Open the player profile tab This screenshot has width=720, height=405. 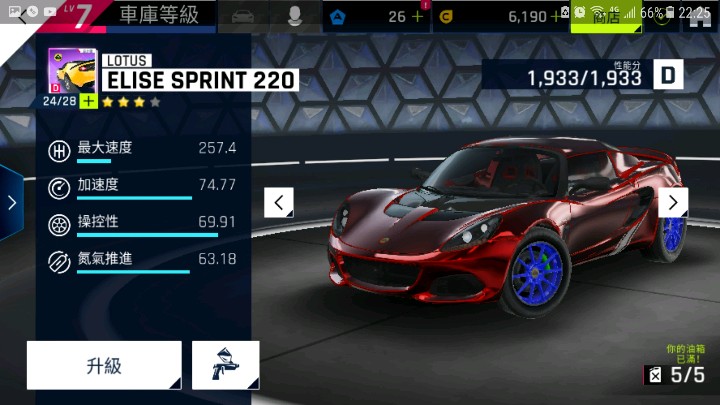coord(296,16)
